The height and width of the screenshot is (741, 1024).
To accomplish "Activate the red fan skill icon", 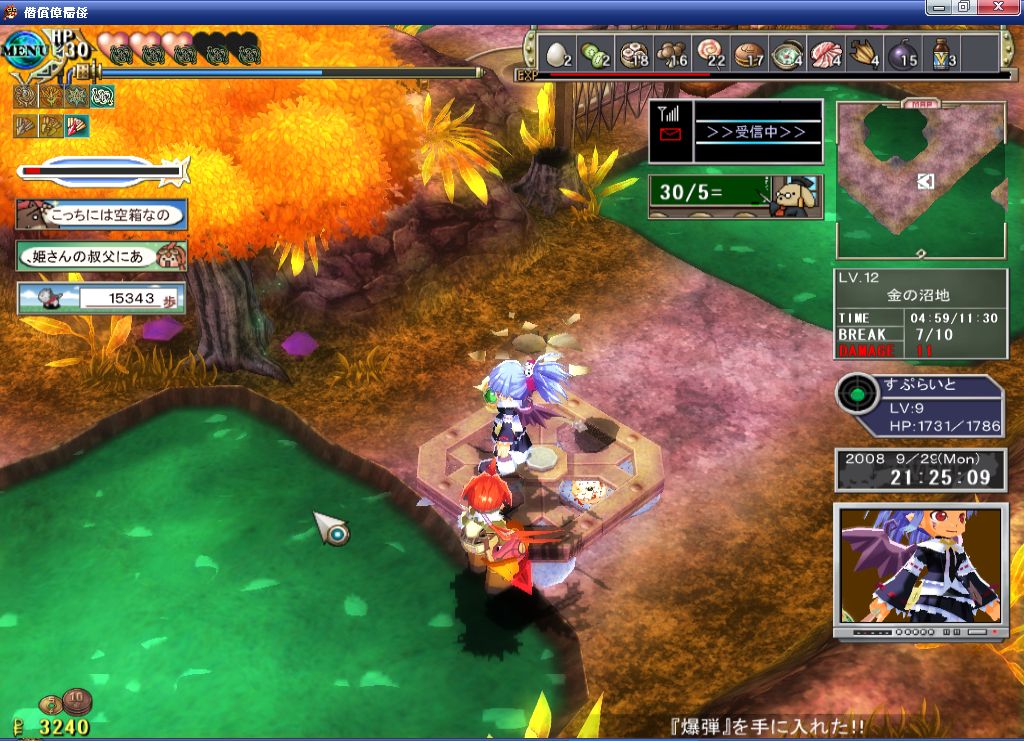I will pyautogui.click(x=77, y=126).
